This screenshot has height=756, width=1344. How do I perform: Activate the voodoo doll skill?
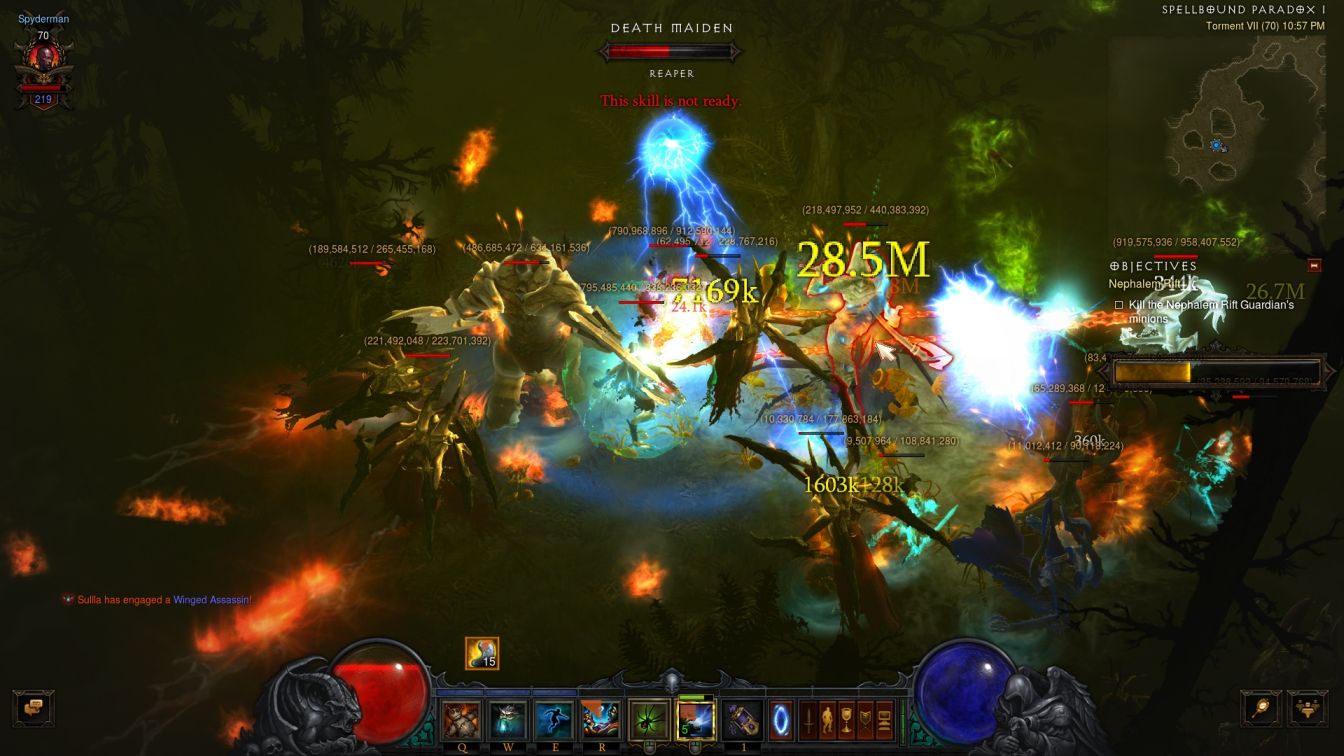point(462,720)
